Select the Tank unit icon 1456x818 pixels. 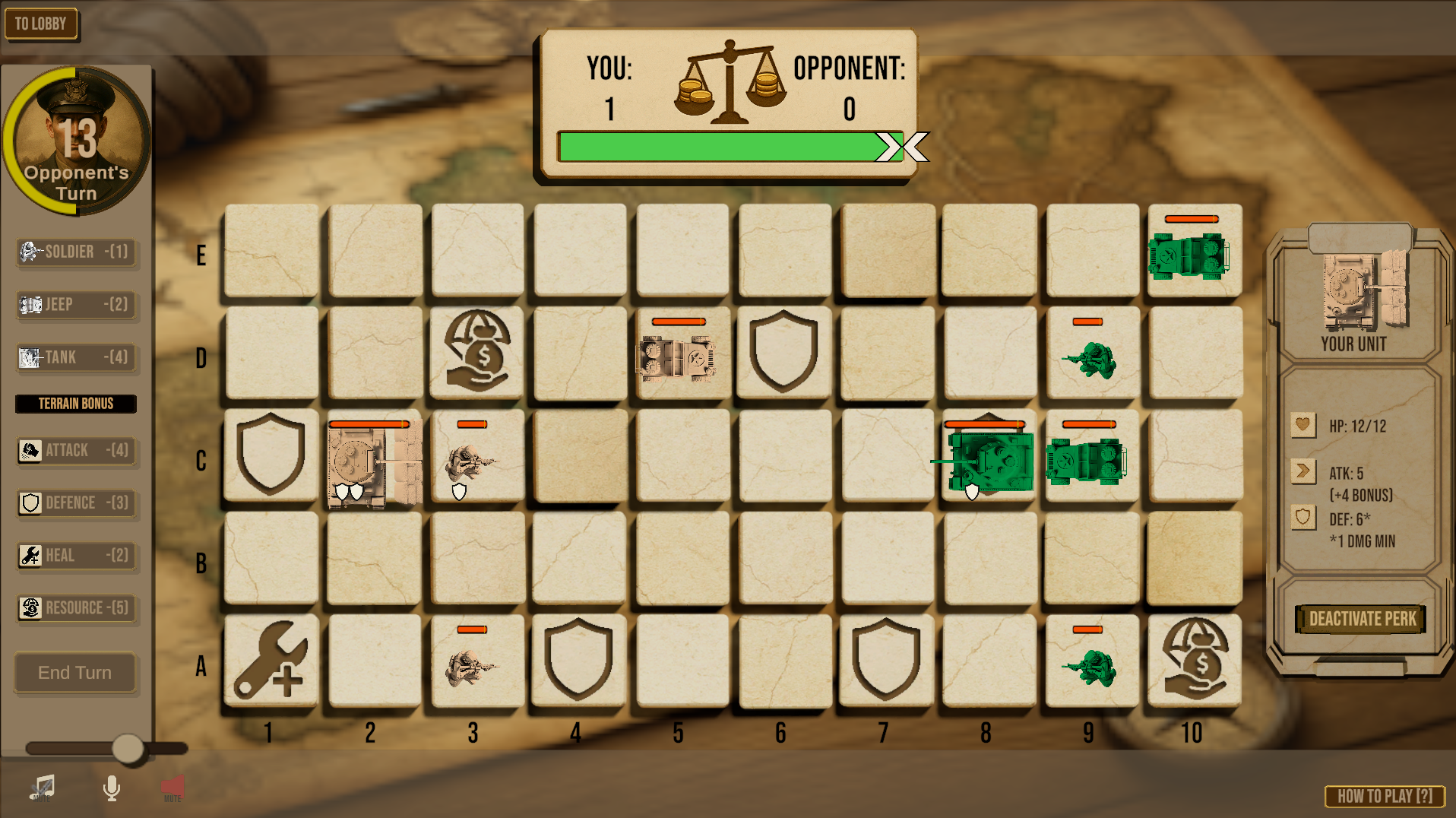(x=30, y=357)
